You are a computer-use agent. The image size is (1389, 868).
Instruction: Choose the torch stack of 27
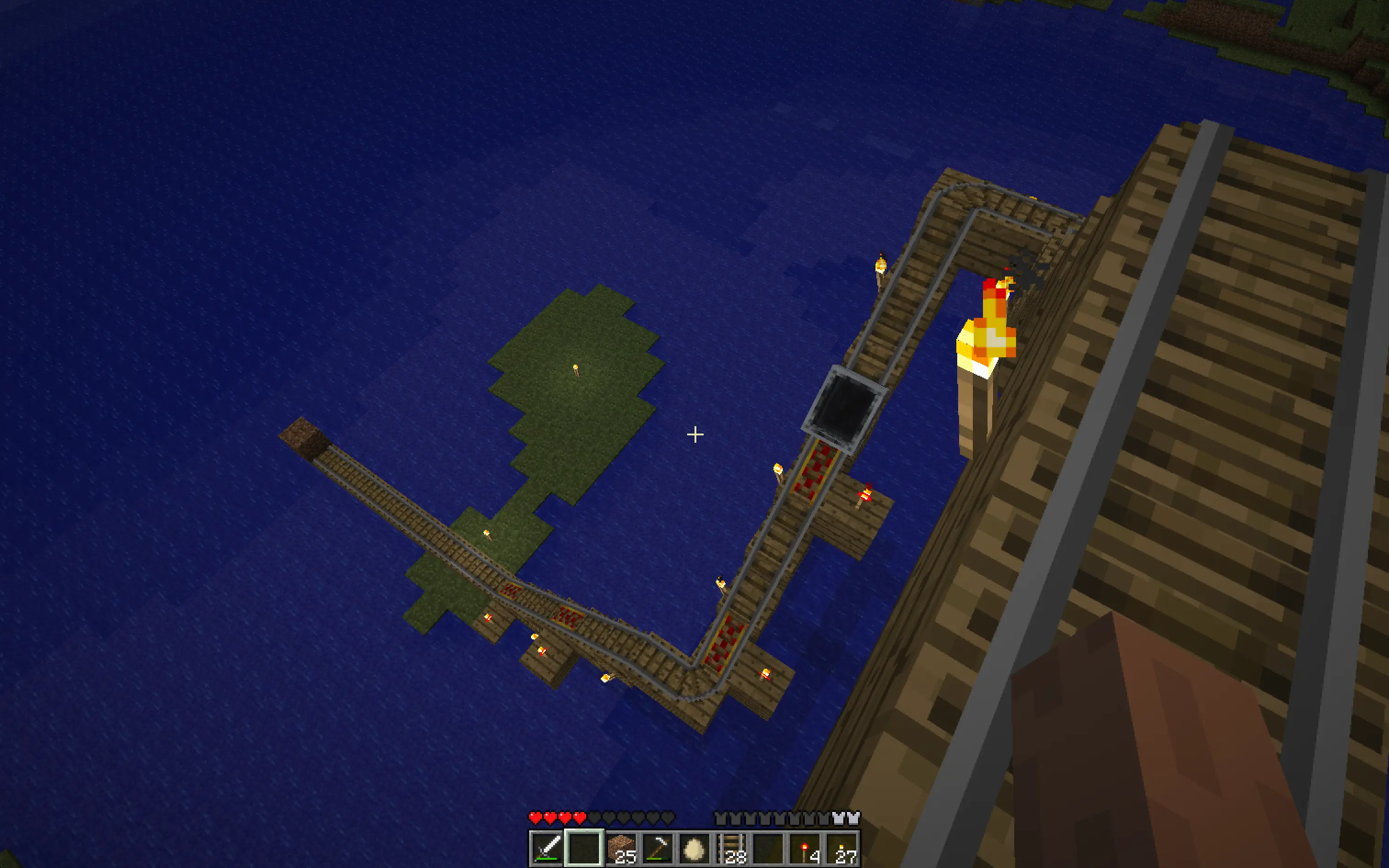pos(842,848)
